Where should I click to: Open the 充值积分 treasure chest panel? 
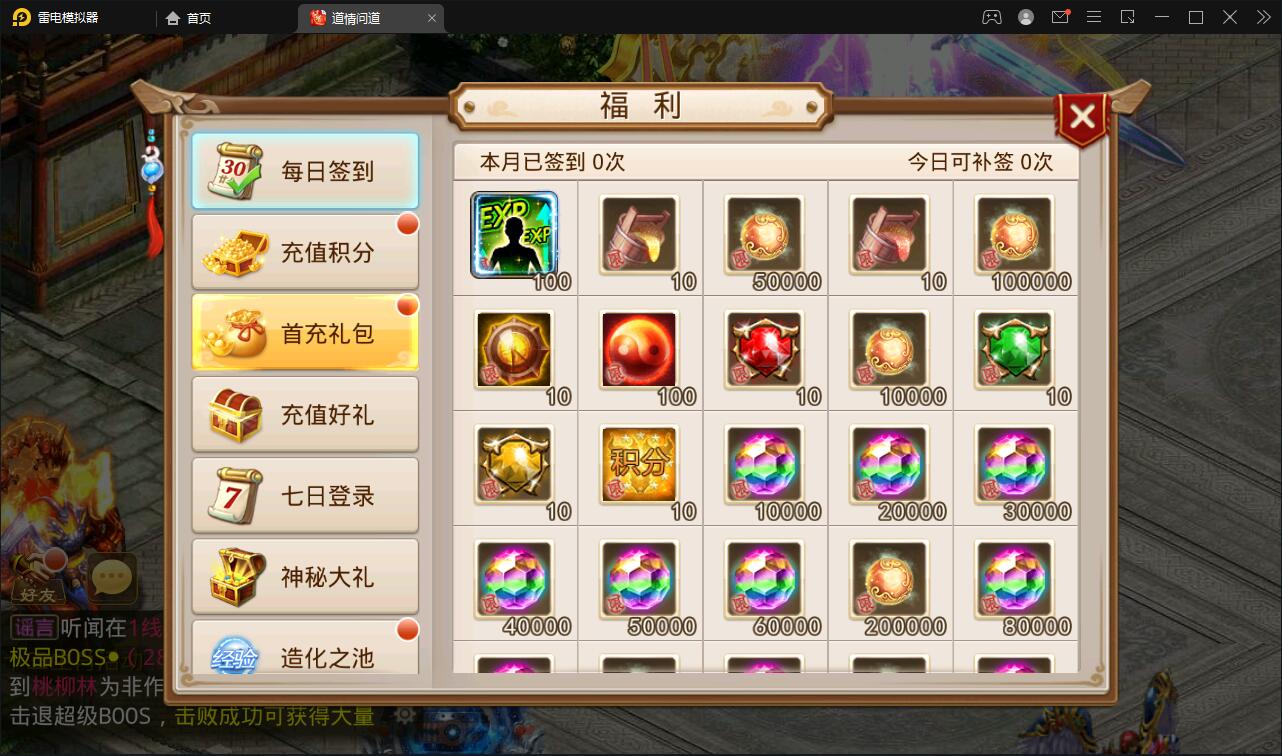(x=305, y=252)
